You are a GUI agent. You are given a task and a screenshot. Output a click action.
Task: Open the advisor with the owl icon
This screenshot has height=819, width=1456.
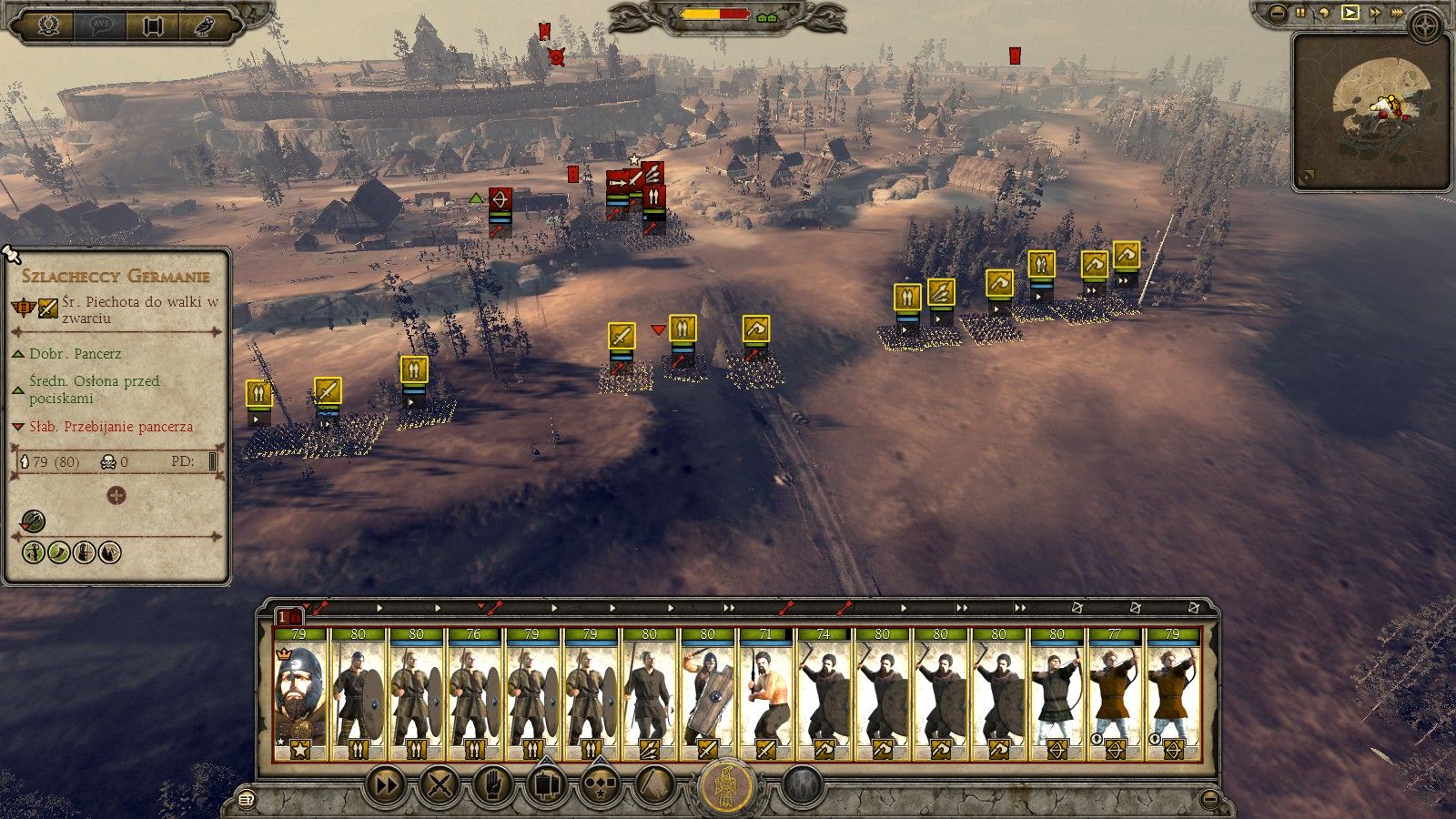pos(205,25)
